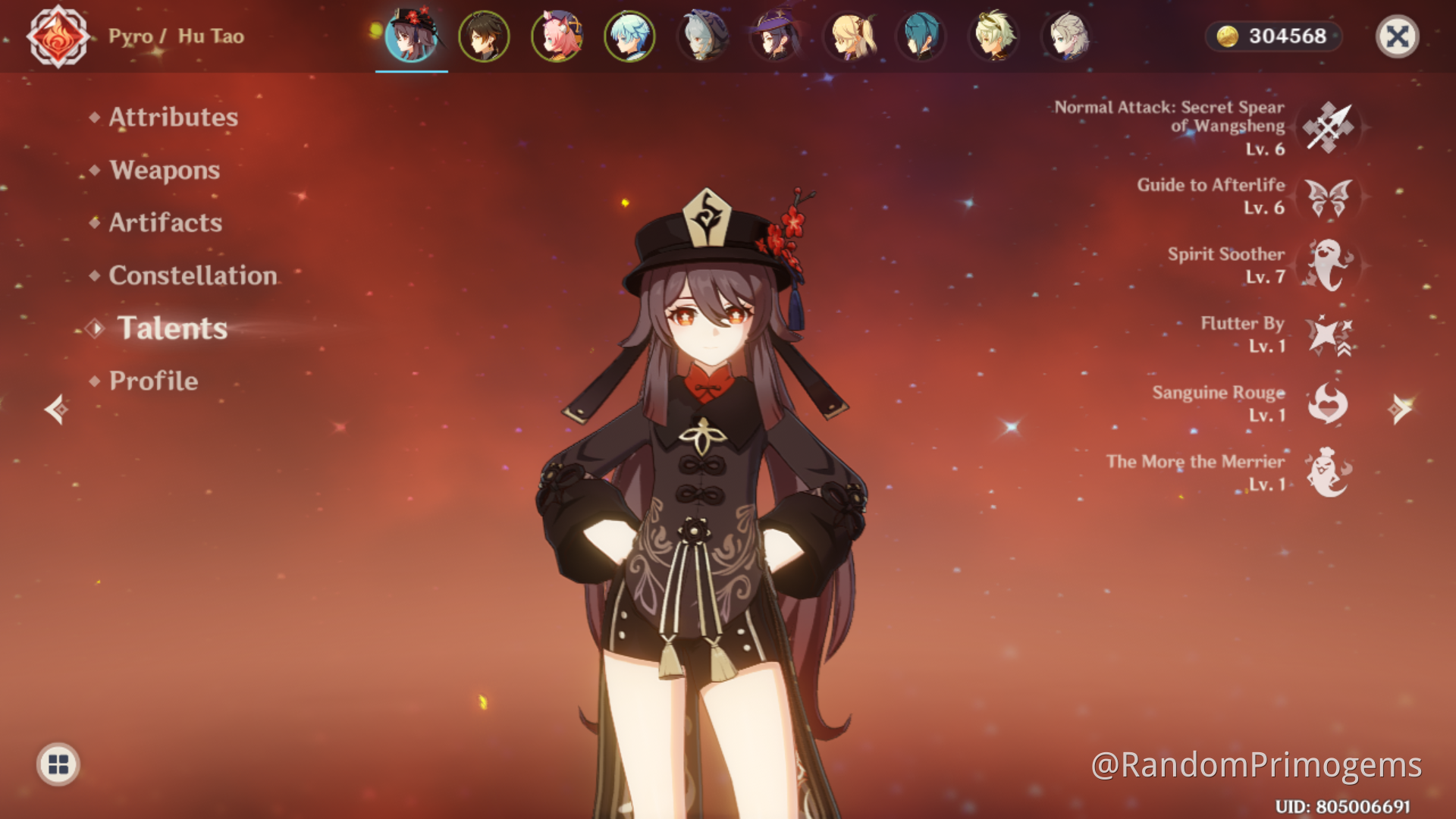Select the pink-haired Diona portrait

[557, 36]
